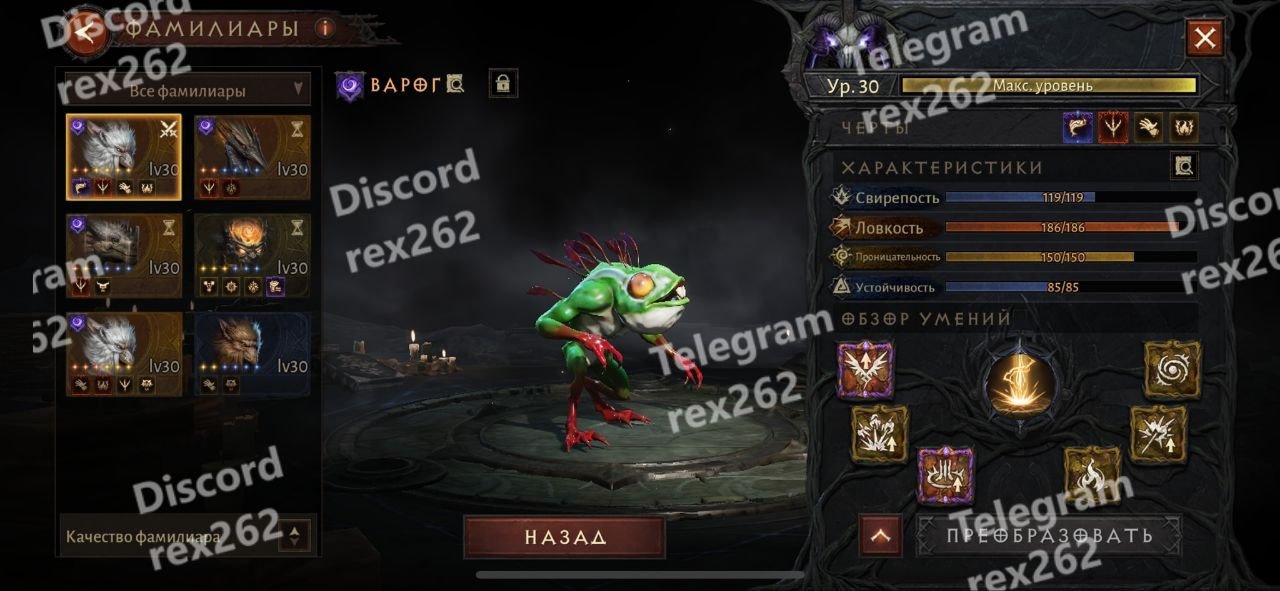Toggle the lock icon beside Варог
The image size is (1280, 591).
pos(503,84)
